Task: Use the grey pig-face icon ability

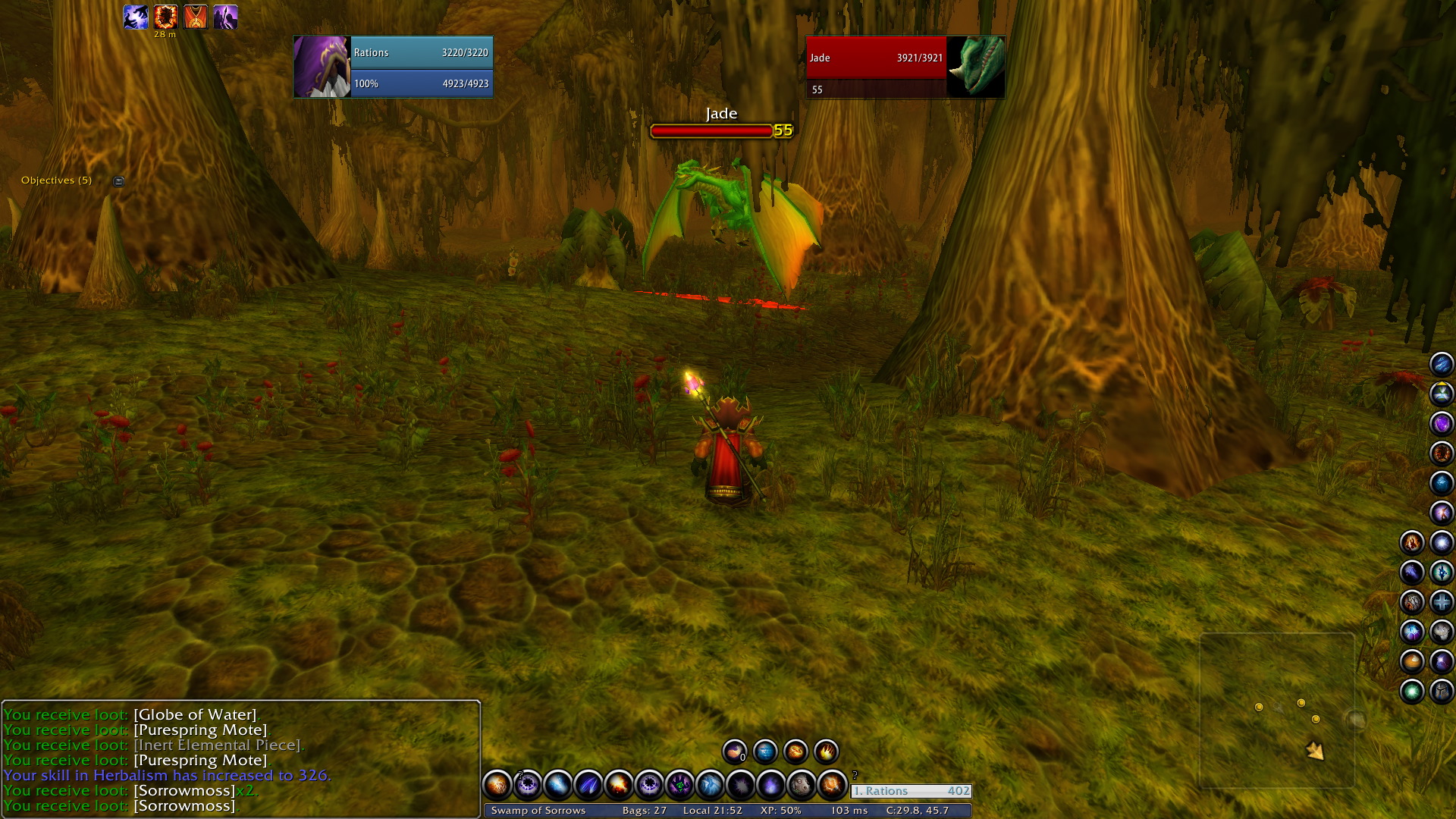Action: coord(801,785)
